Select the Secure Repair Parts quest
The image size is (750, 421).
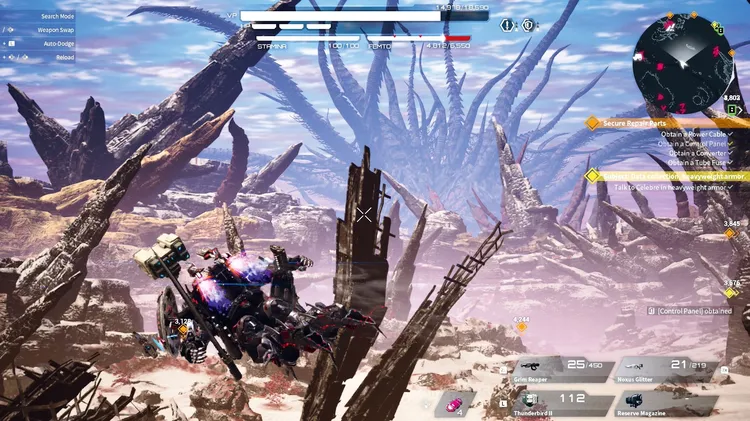(642, 123)
